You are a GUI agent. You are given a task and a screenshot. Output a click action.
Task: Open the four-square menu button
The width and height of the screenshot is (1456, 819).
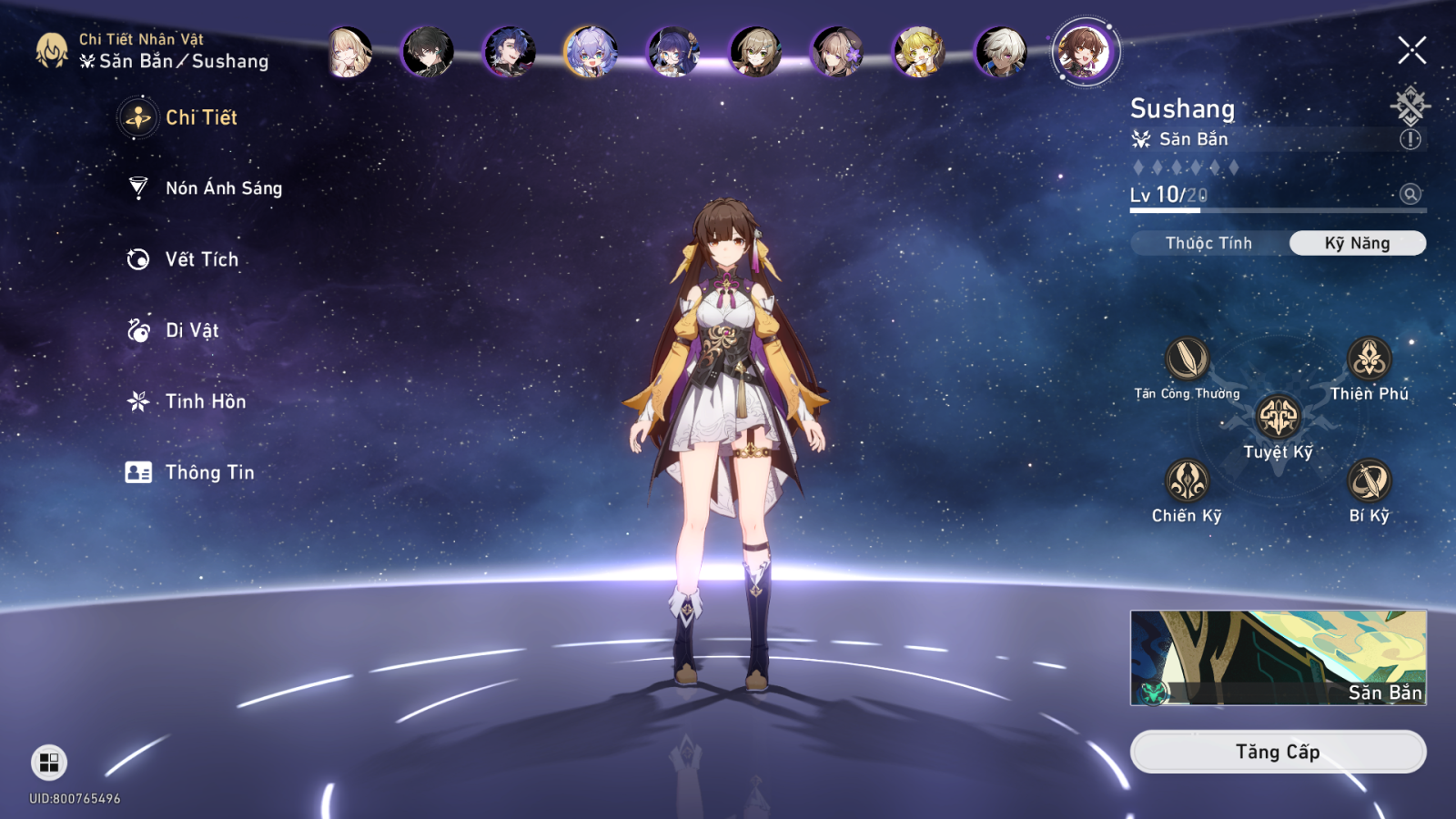[x=49, y=763]
